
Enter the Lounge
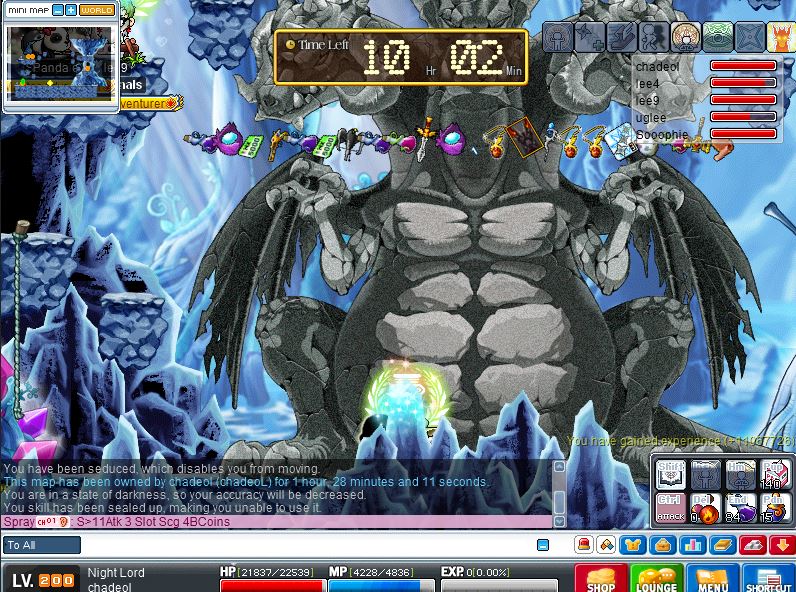656,579
